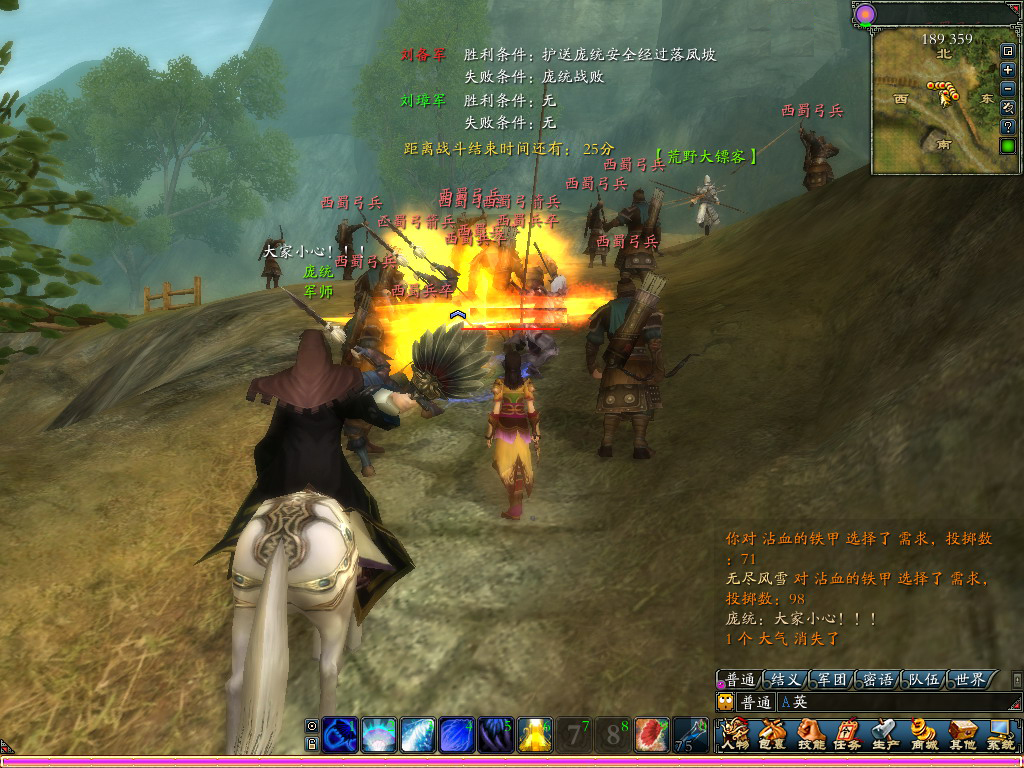
Task: Switch to the 军团 legion chat tab
Action: coord(832,679)
